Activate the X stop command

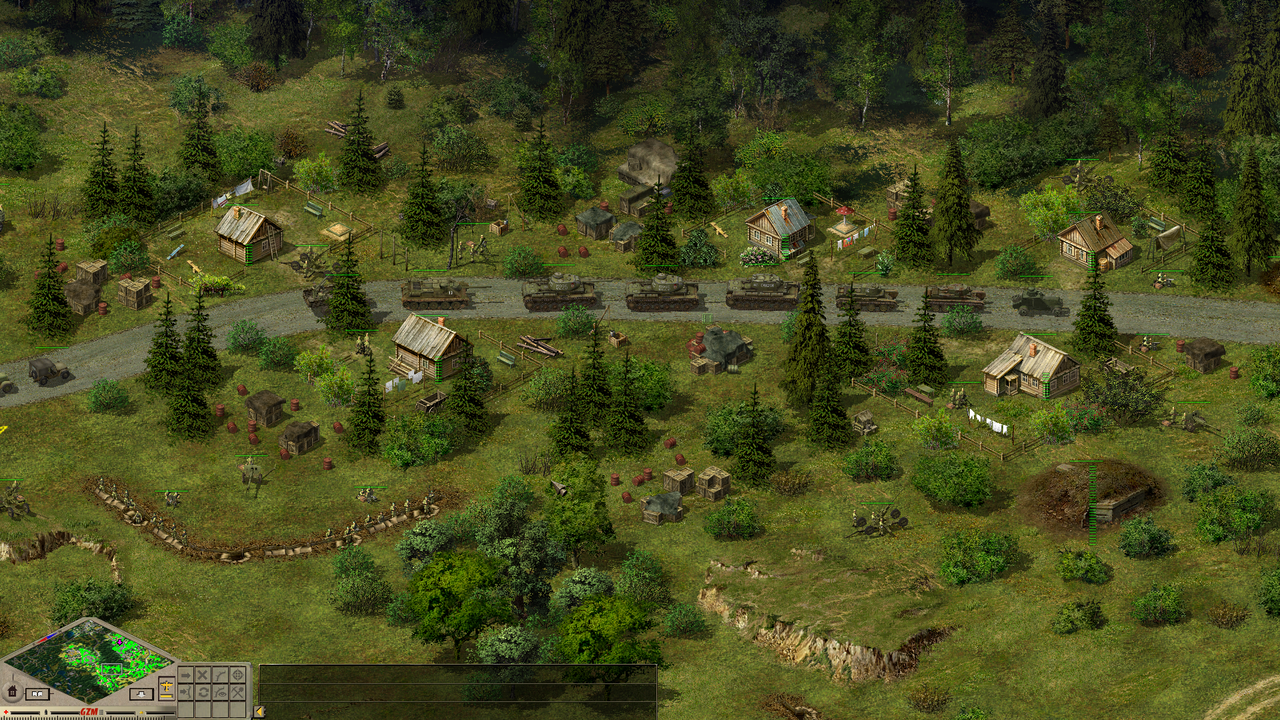pyautogui.click(x=203, y=675)
